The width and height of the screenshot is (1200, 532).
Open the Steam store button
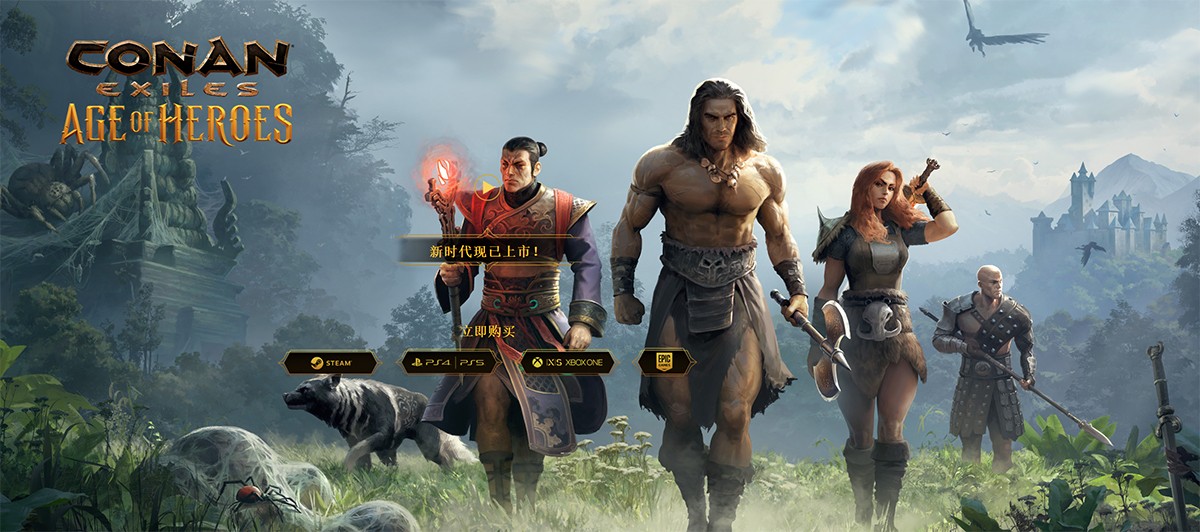[x=330, y=362]
